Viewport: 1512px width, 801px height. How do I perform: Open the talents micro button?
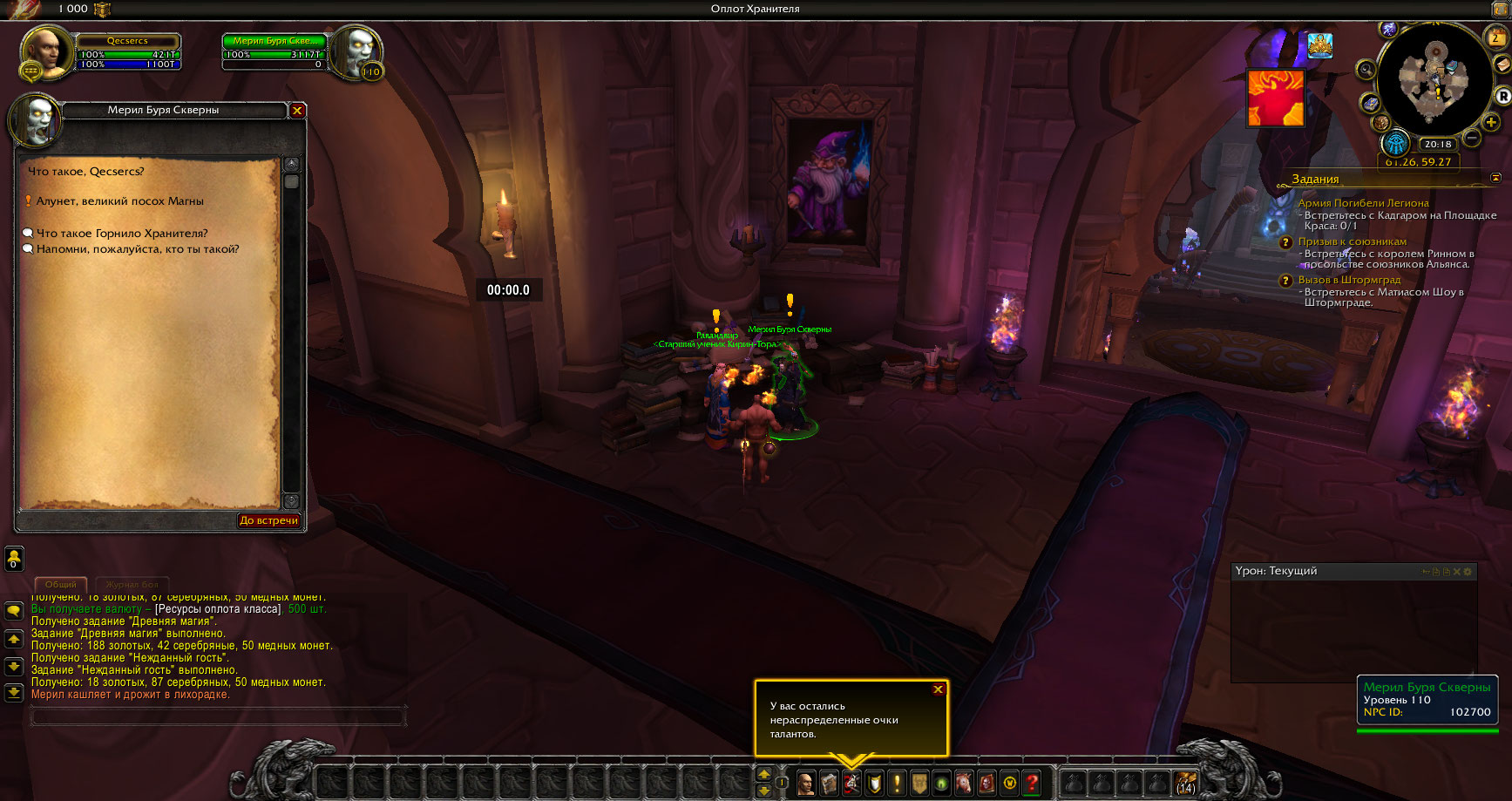[851, 783]
